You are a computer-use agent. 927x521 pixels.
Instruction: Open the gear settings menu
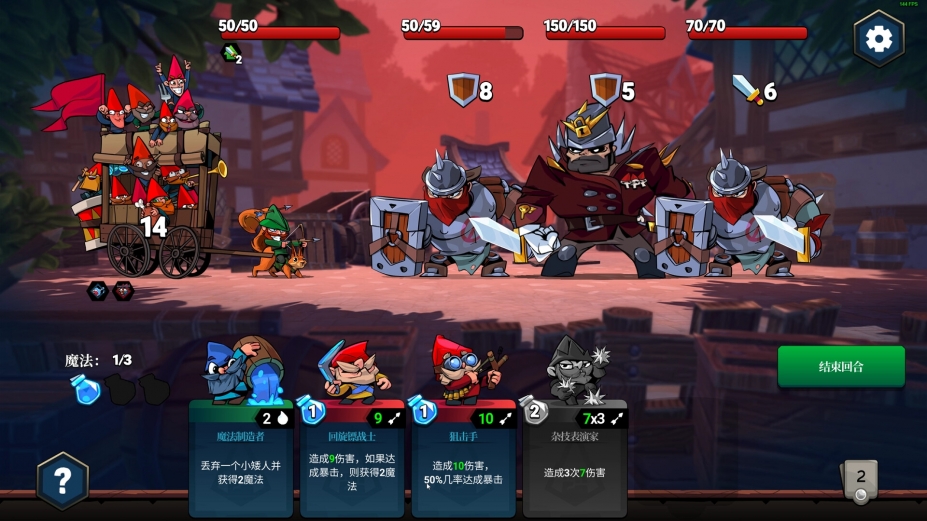tap(878, 39)
